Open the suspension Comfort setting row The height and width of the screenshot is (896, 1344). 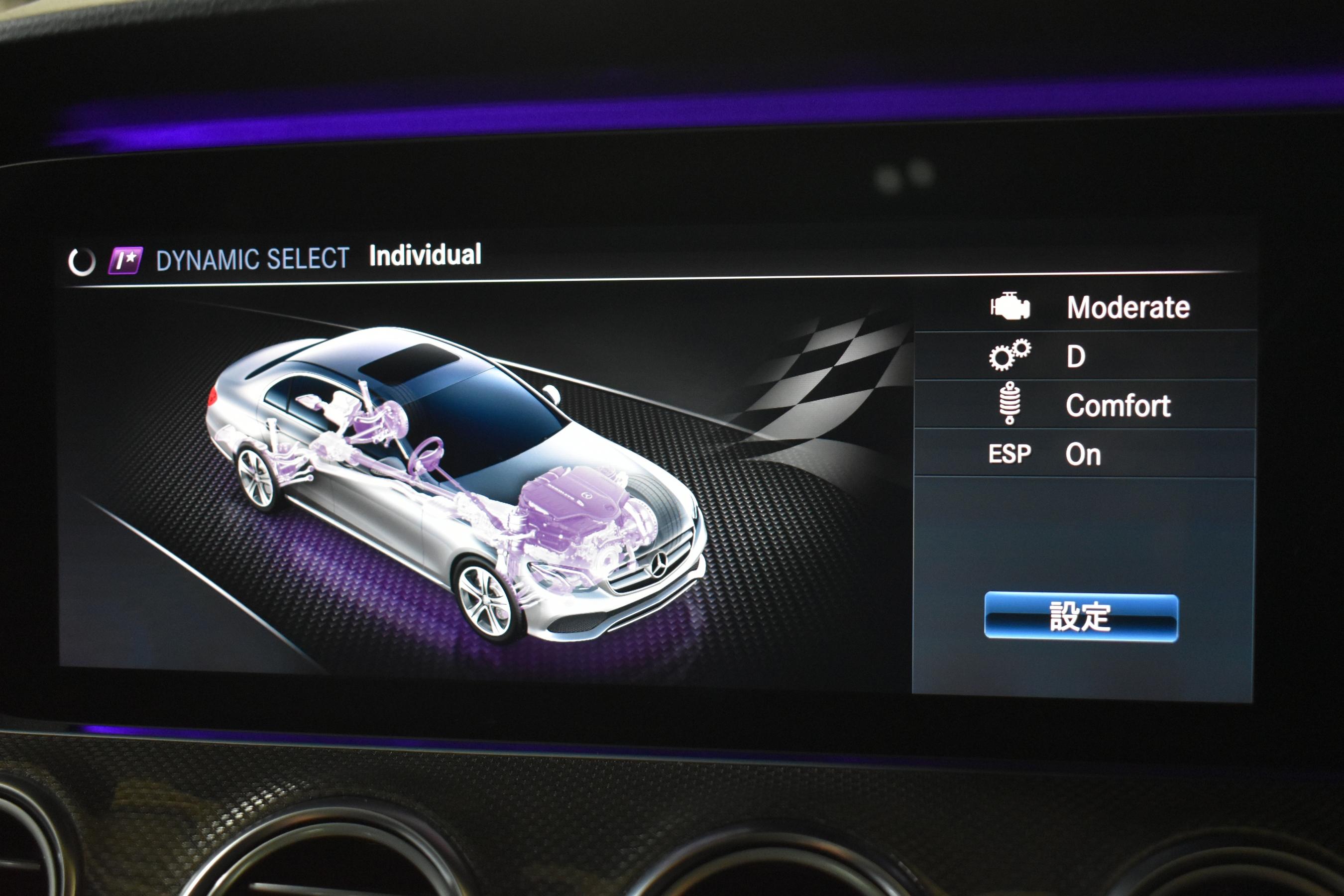(x=1086, y=405)
